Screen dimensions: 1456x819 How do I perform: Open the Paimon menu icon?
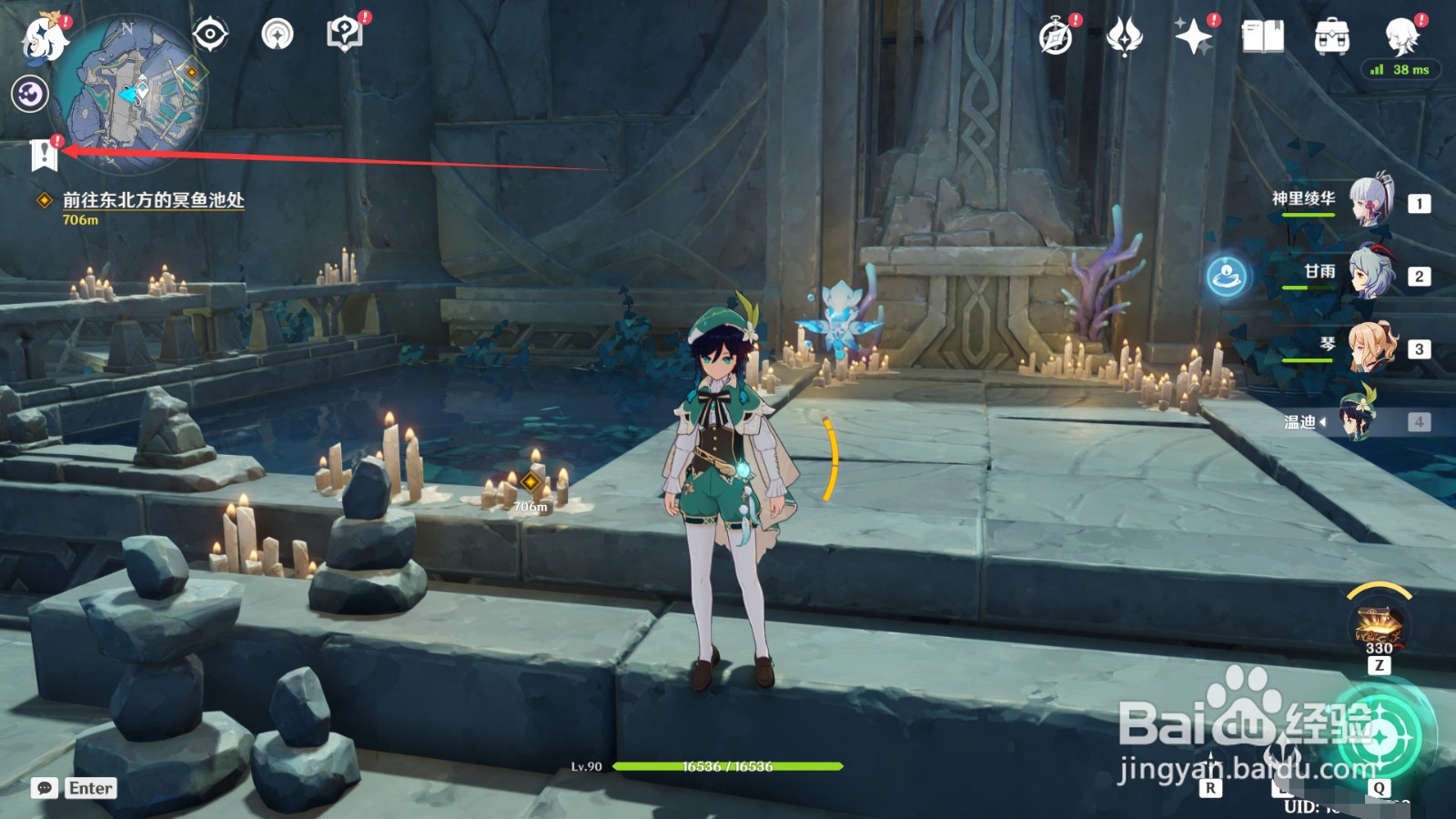(43, 38)
